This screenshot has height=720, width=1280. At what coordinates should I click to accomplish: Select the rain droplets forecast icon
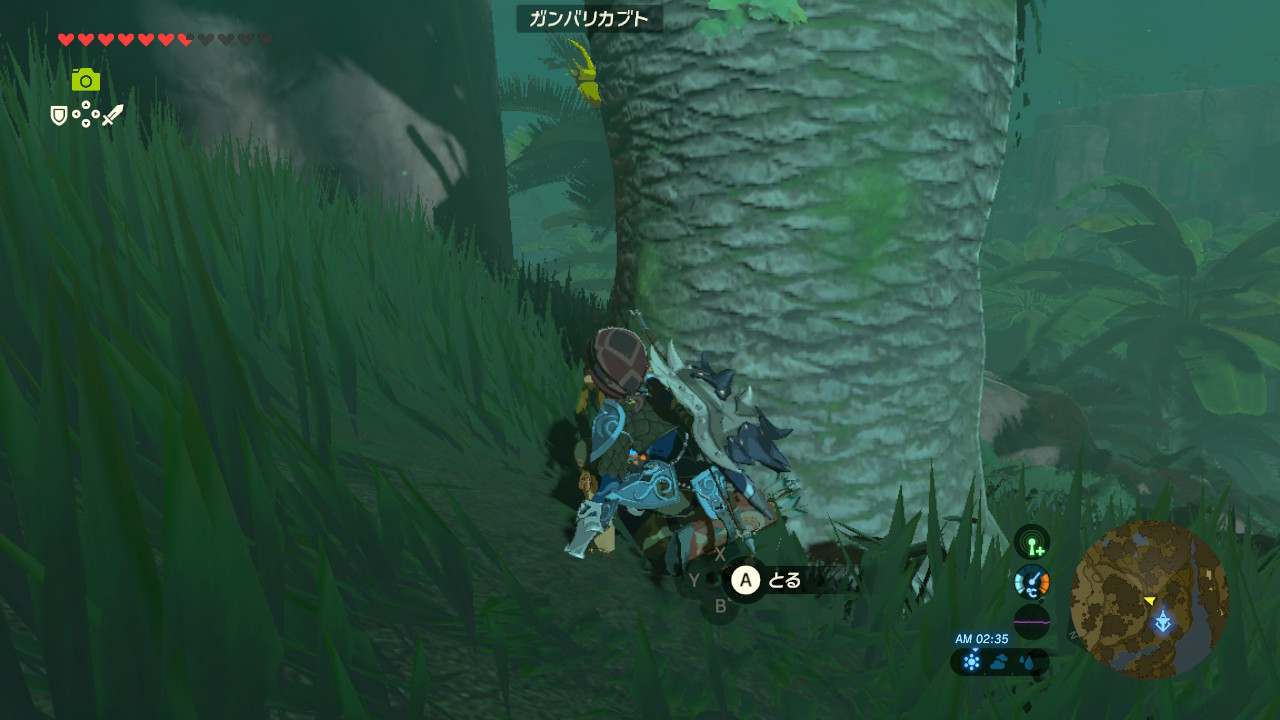pyautogui.click(x=1027, y=662)
